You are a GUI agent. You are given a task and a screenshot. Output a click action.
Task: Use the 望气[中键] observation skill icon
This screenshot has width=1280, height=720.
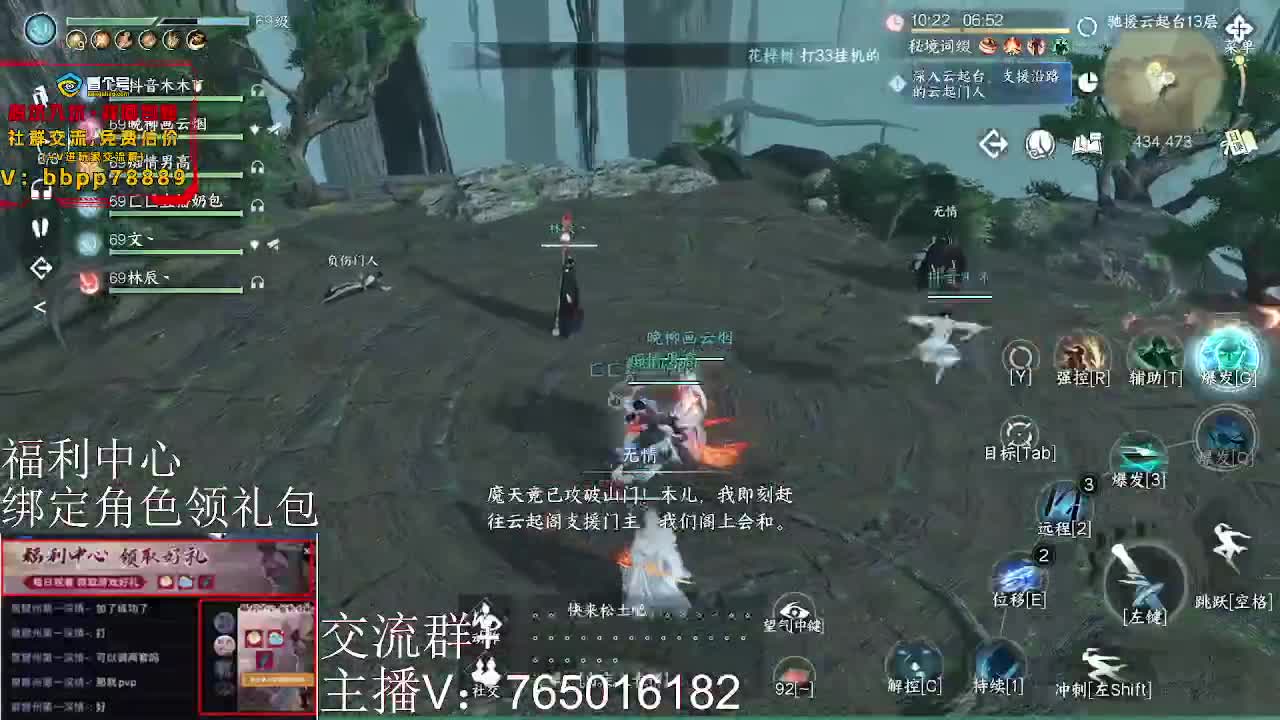click(795, 612)
